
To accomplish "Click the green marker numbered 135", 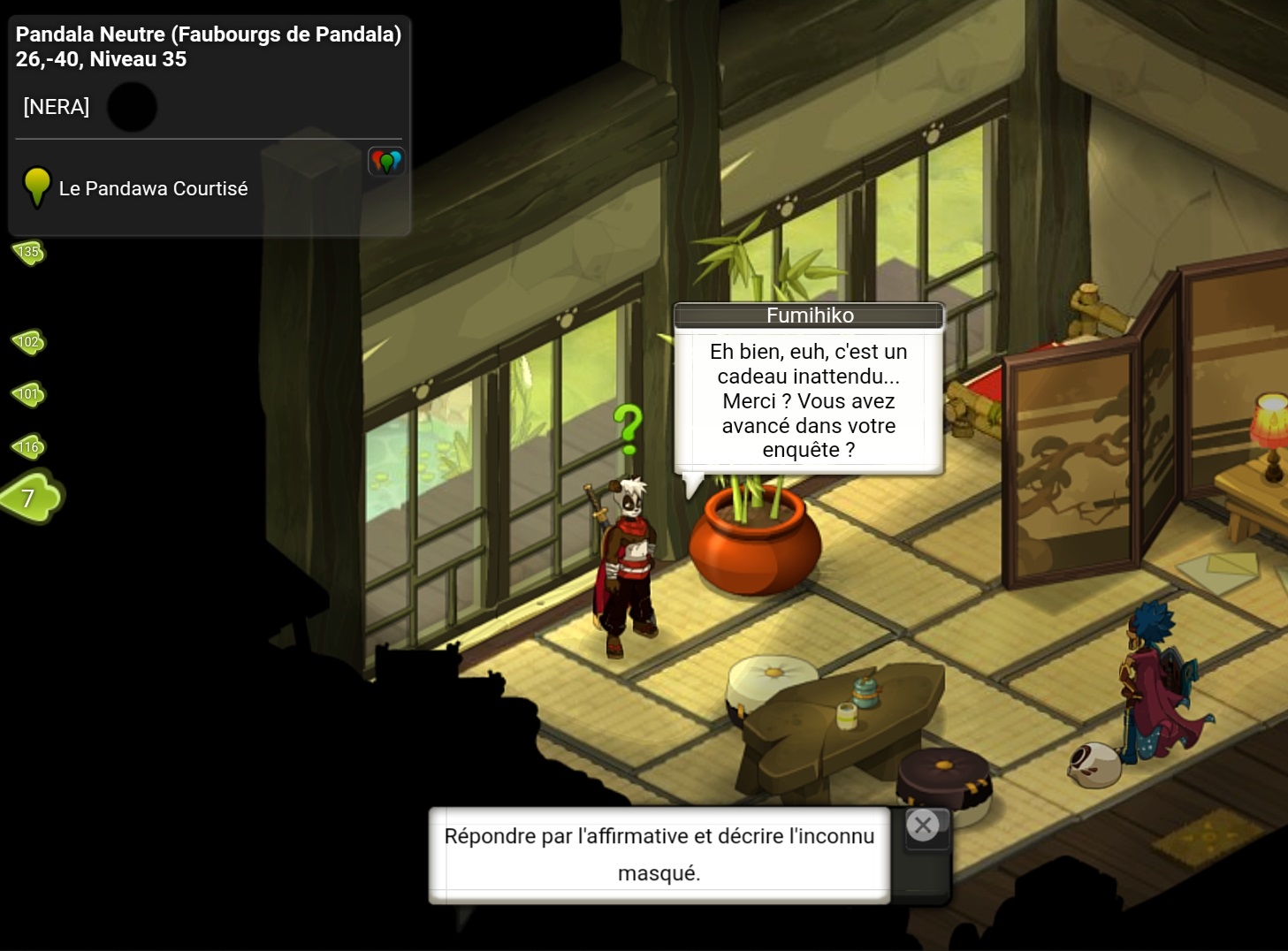I will coord(28,253).
